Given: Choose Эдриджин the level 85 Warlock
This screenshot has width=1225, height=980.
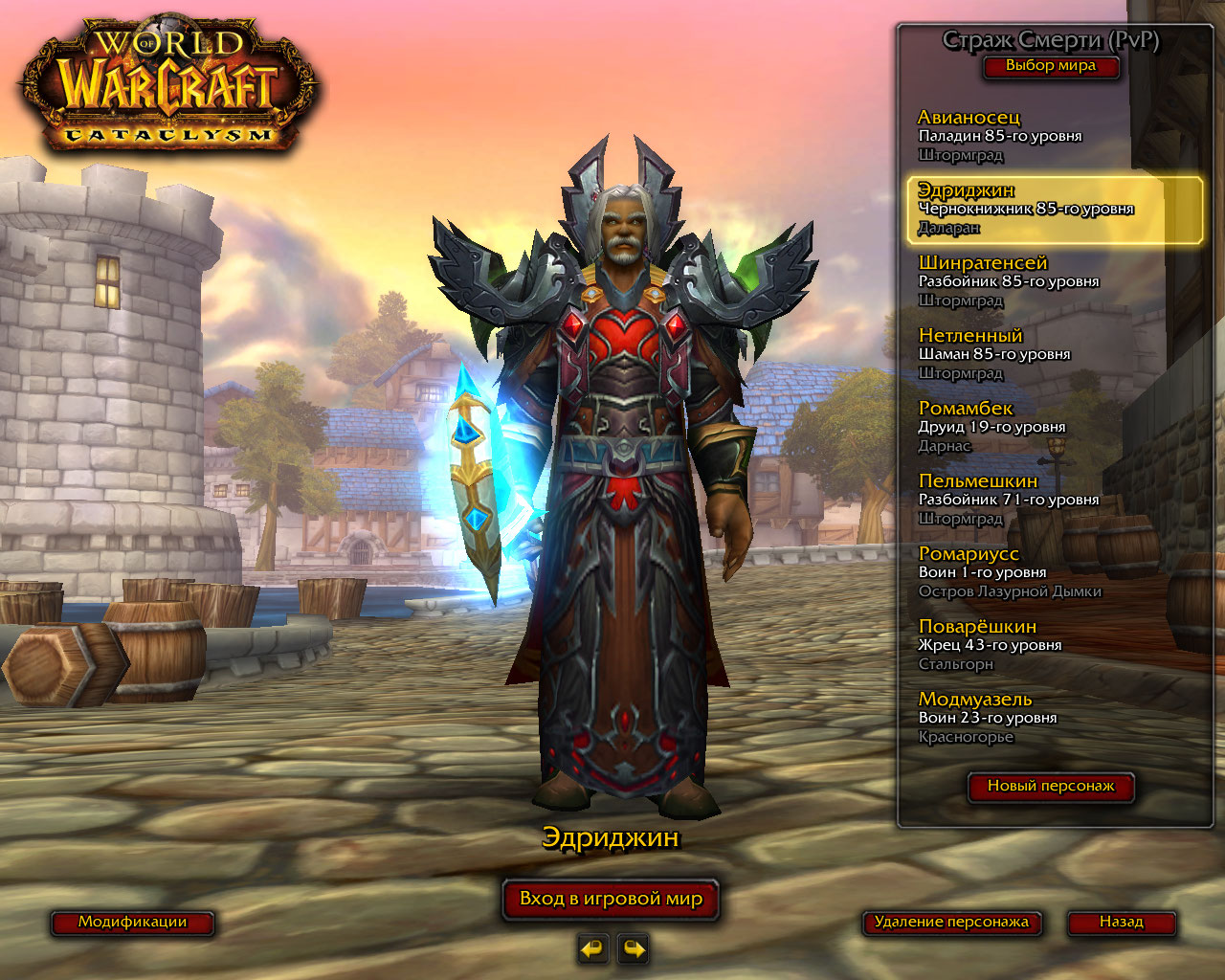Looking at the screenshot, I should click(x=1053, y=209).
